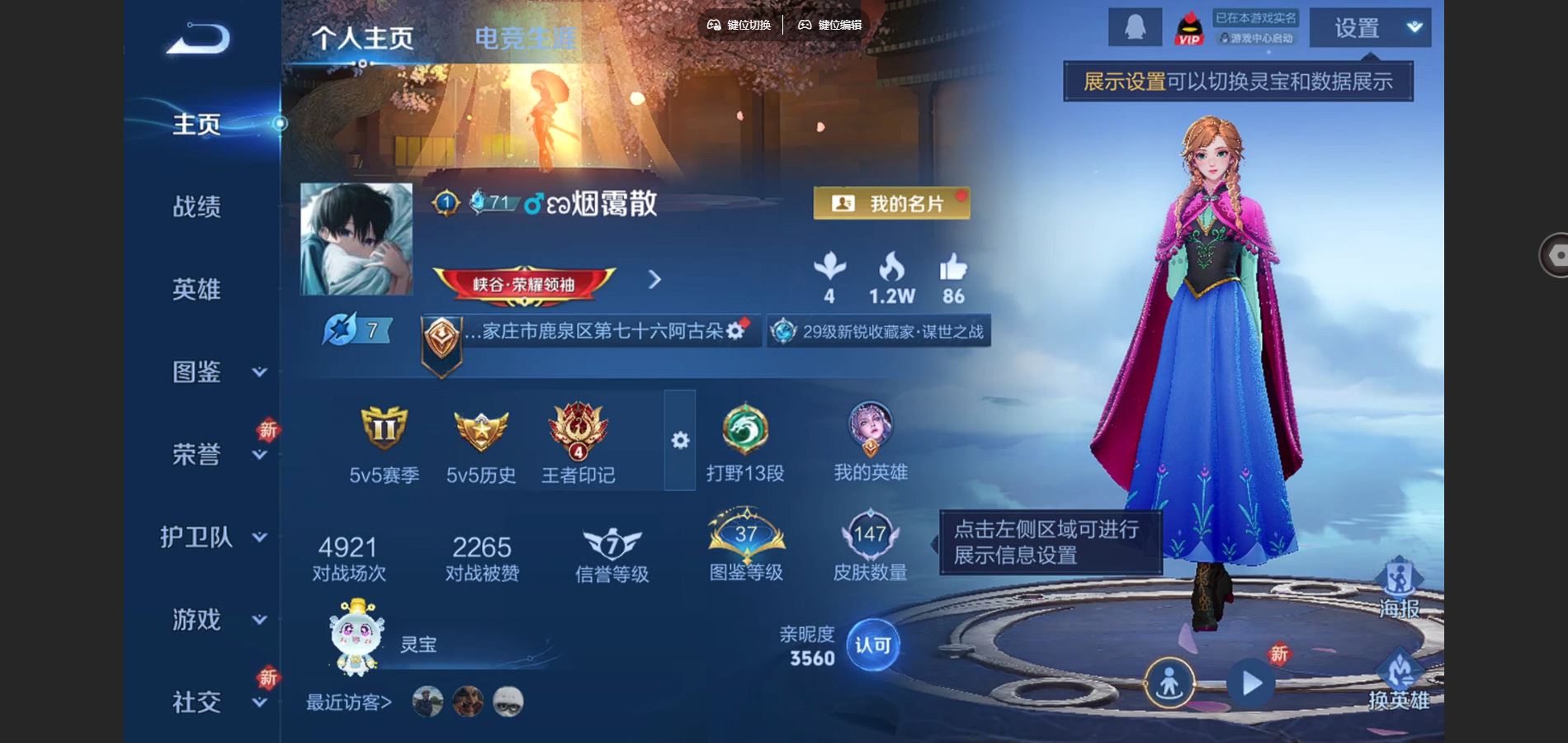View the 峡谷·荣耀领袖 title badge
This screenshot has height=743, width=1568.
[x=523, y=284]
